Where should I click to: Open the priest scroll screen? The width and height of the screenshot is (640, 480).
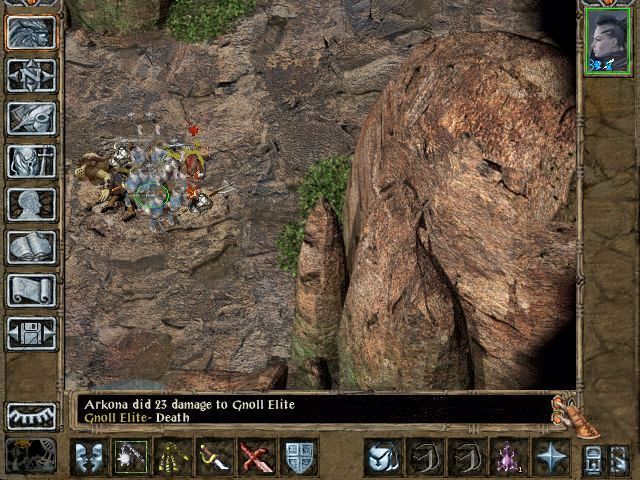click(x=31, y=290)
